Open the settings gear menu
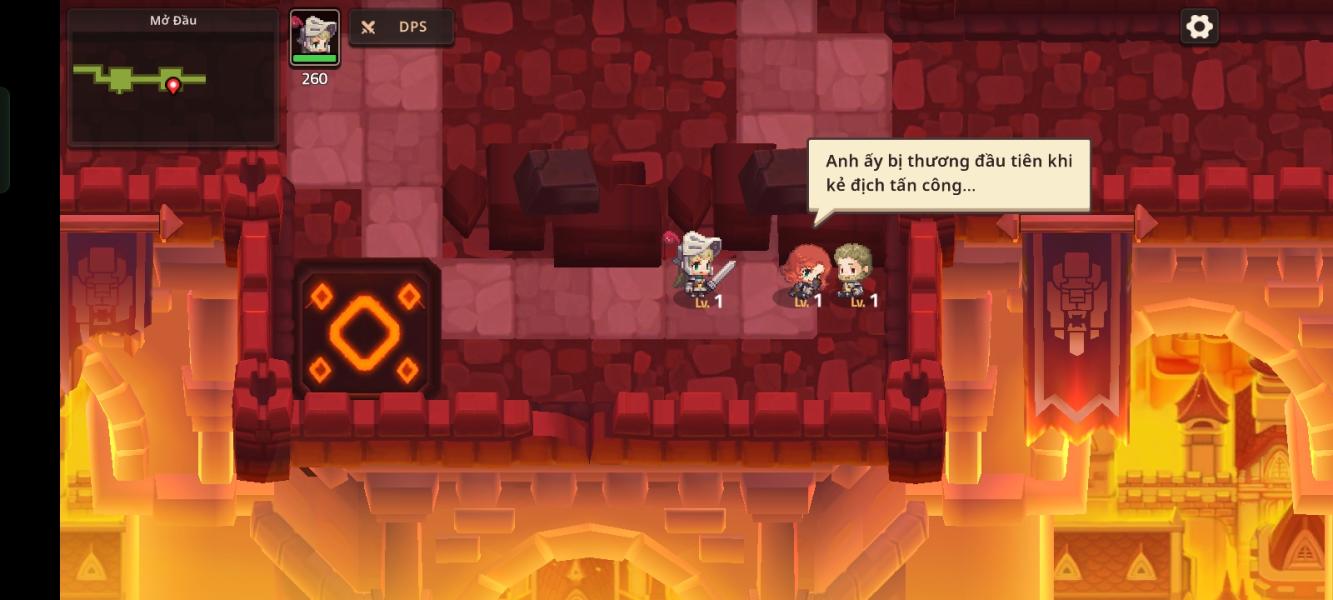This screenshot has width=1333, height=600. (x=1198, y=27)
